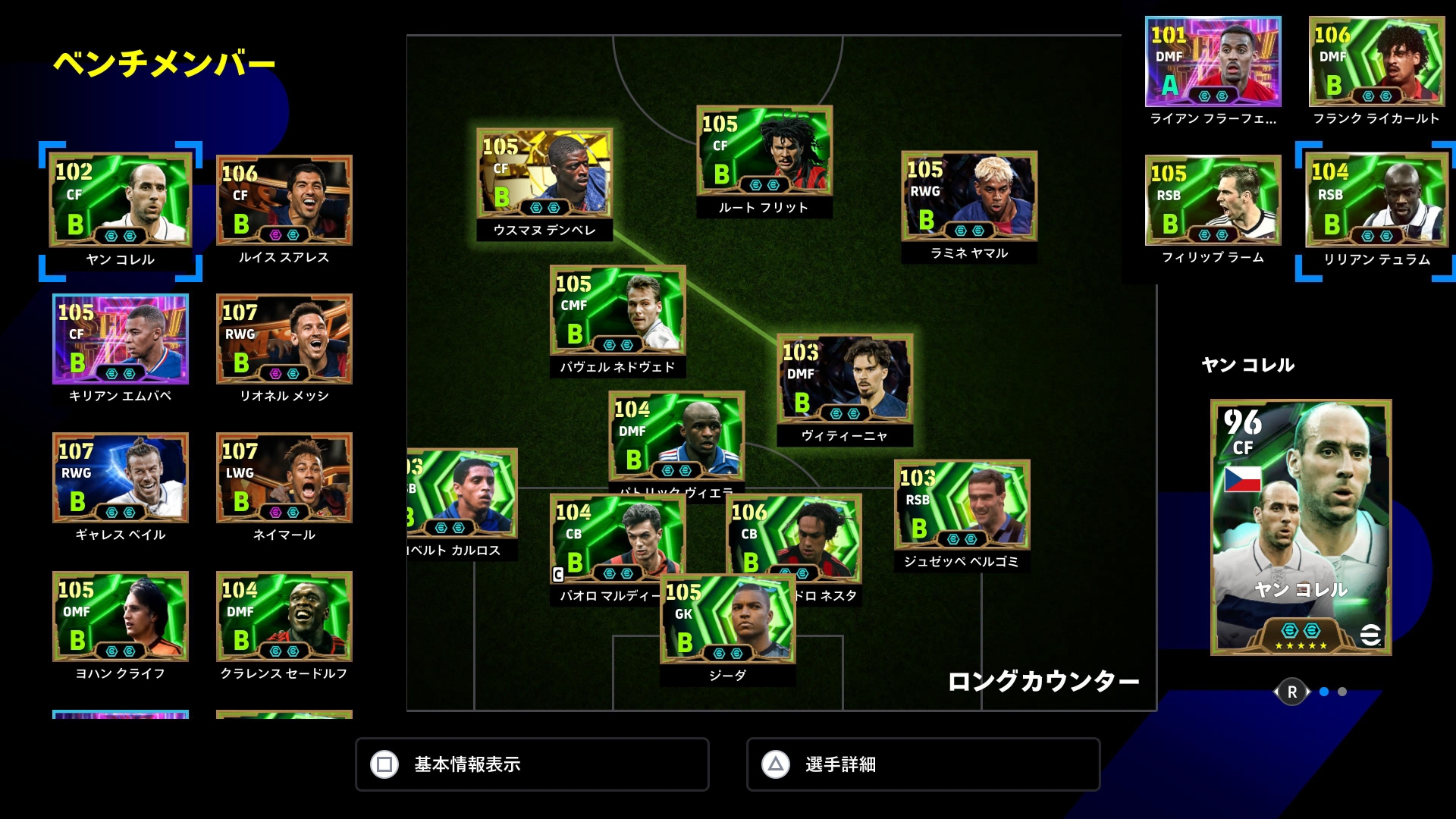Pick the Johan Cruyff bench card

pos(121,617)
